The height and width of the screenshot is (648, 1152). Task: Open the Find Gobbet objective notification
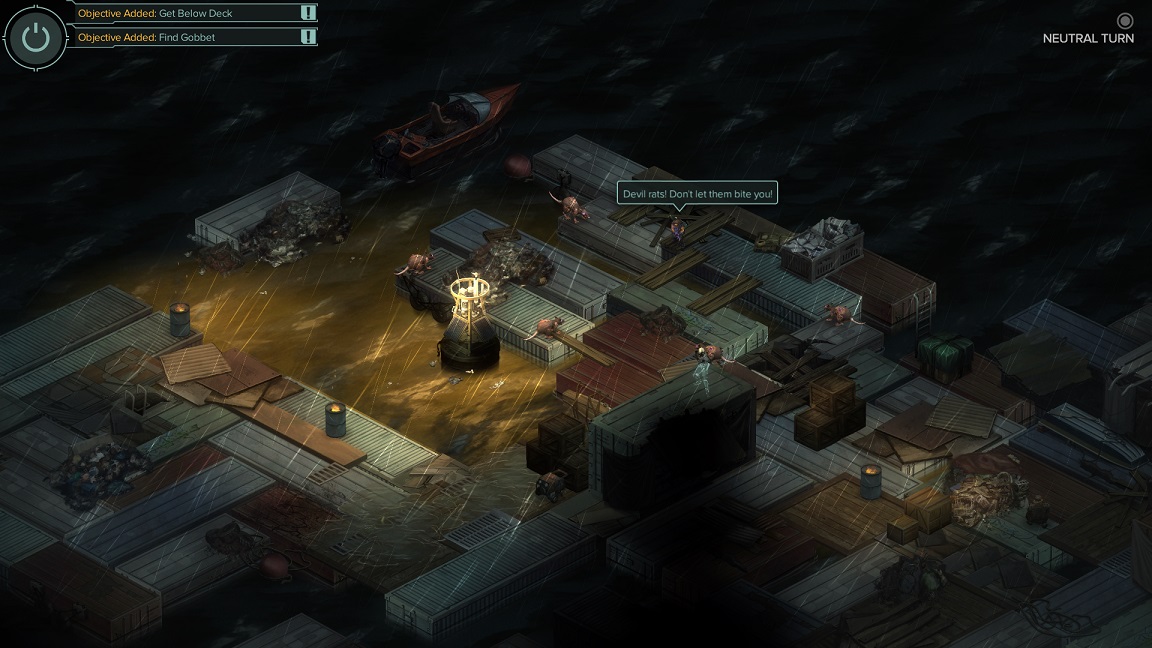[x=185, y=37]
